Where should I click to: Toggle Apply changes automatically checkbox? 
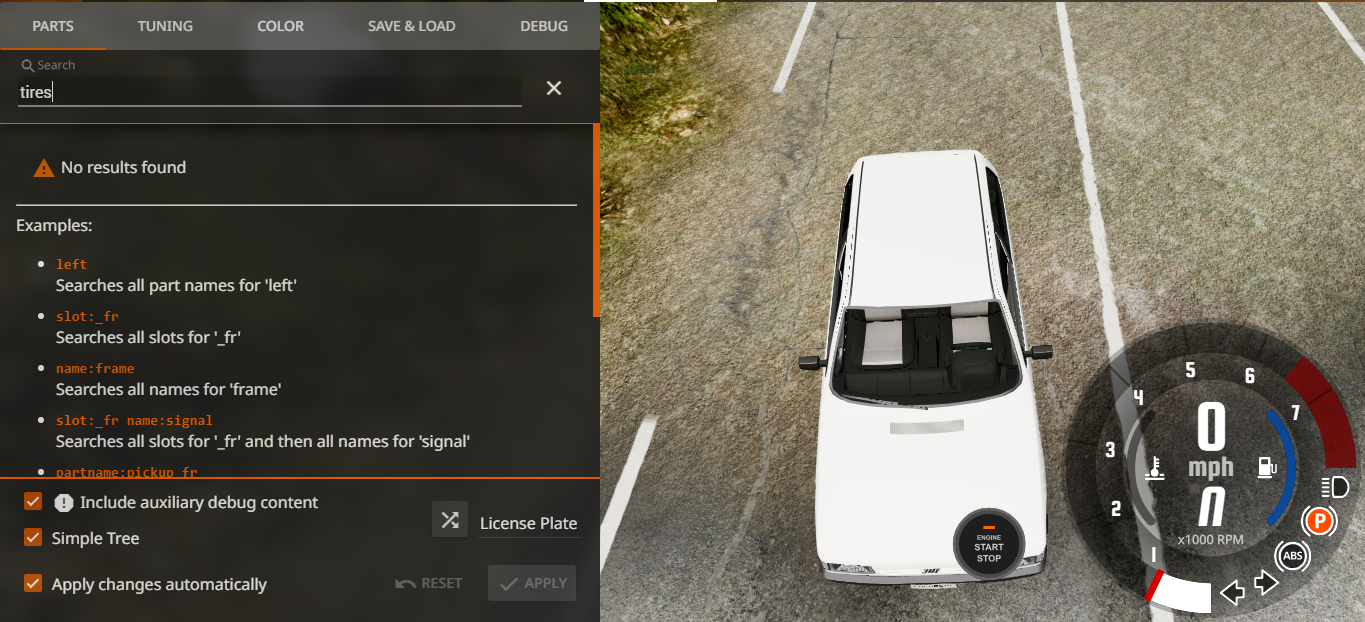33,584
